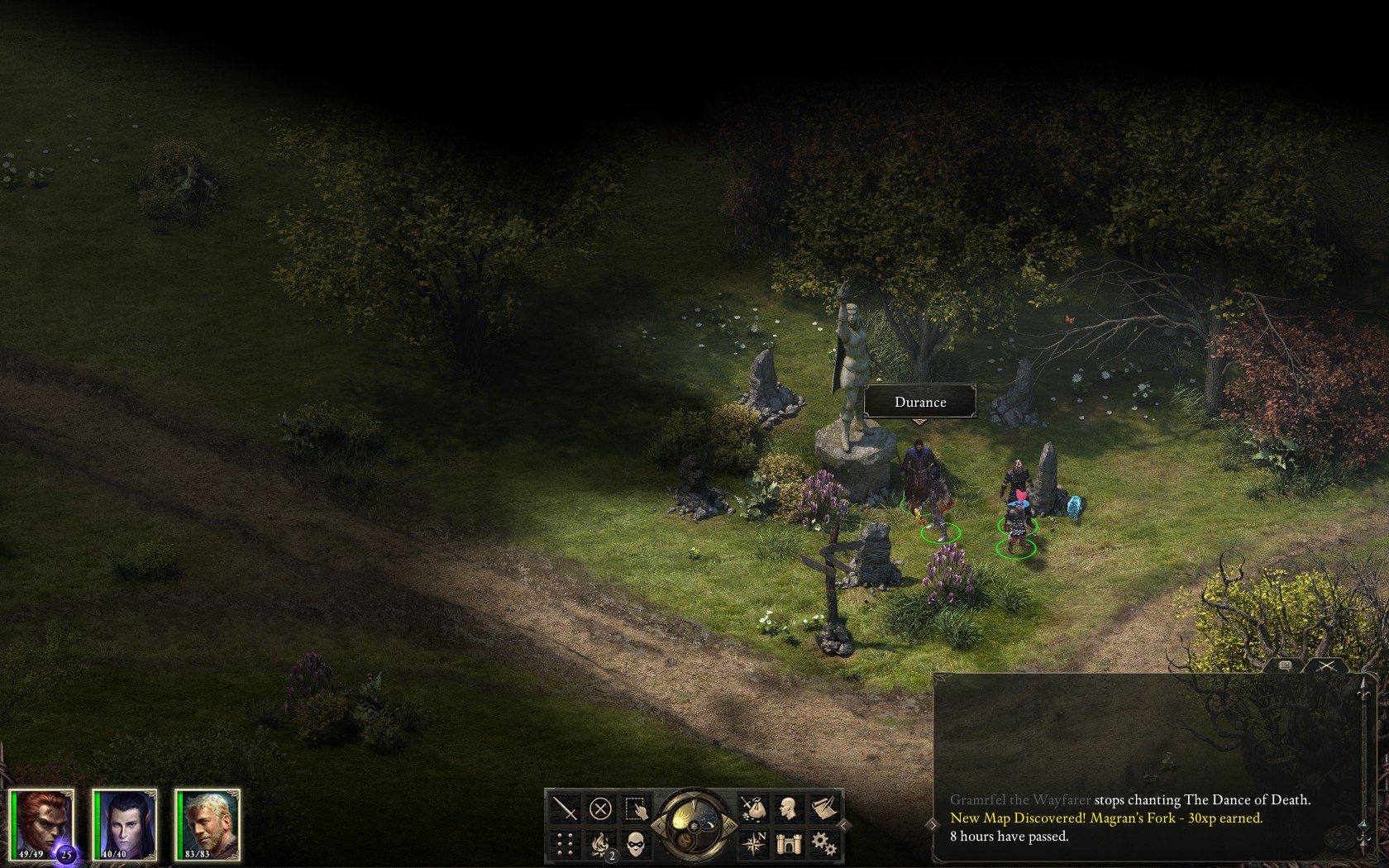Open the party formations grid icon
This screenshot has height=868, width=1389.
coord(566,843)
